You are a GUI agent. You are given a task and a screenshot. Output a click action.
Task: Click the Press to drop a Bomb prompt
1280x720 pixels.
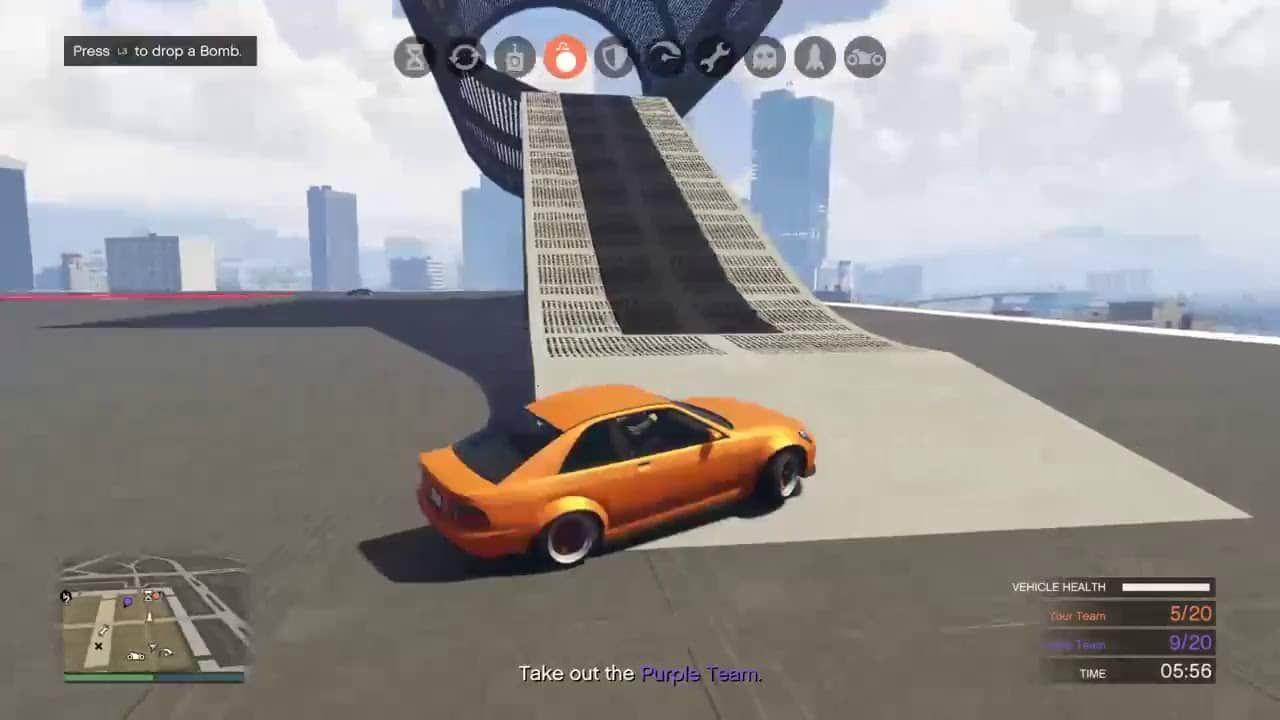(x=160, y=50)
